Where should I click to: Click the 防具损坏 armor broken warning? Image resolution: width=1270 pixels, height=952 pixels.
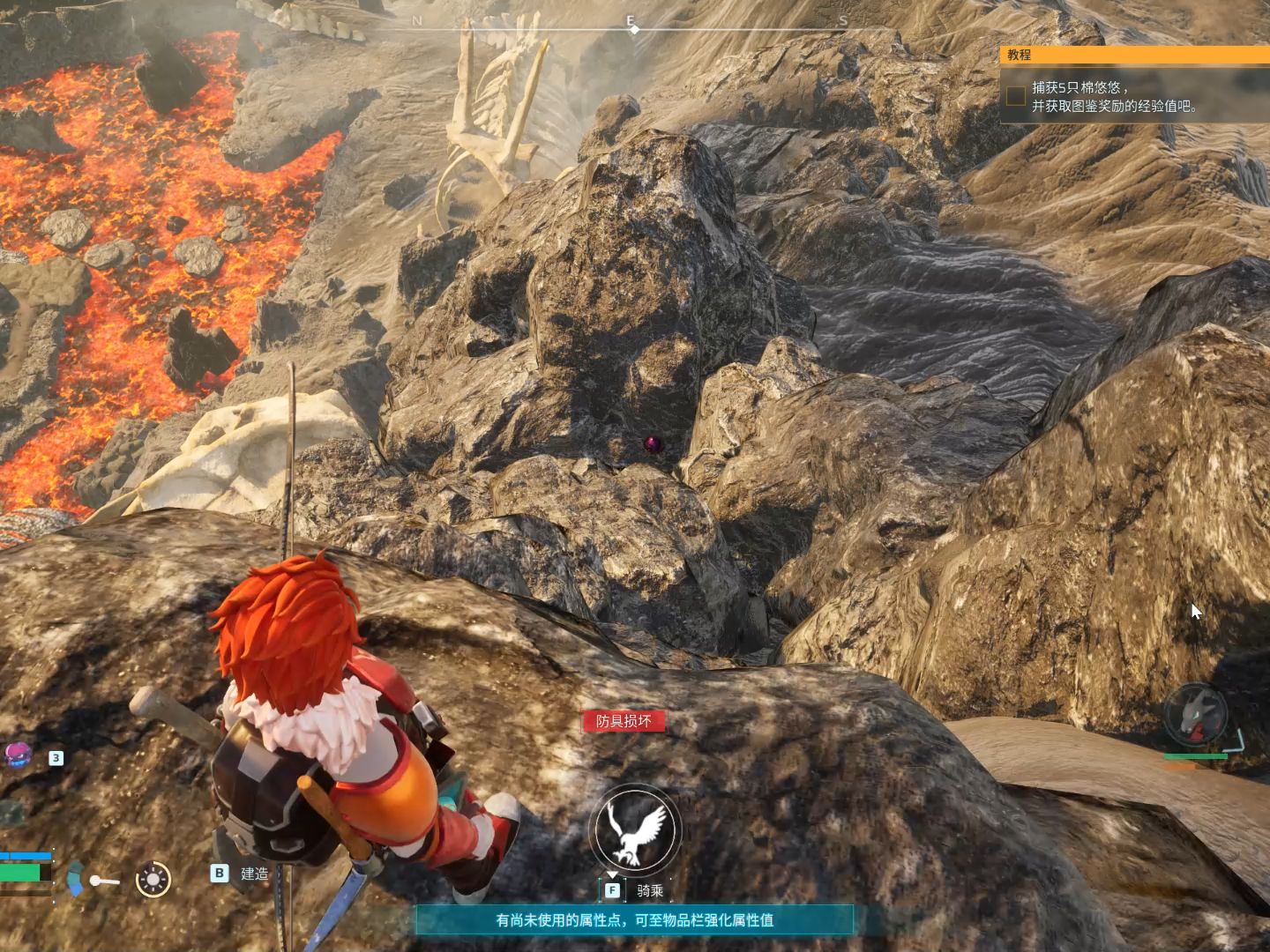(624, 721)
